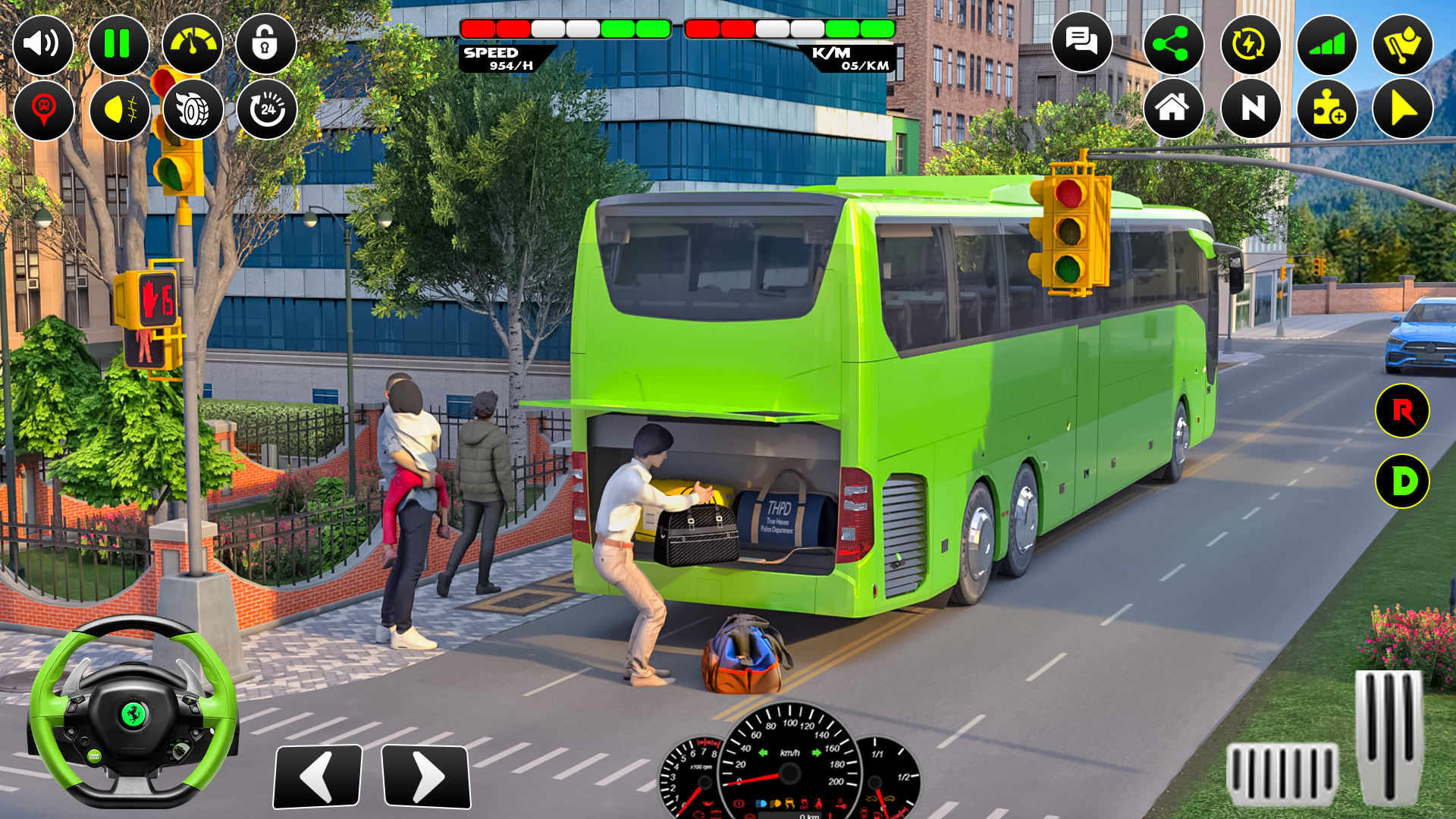The width and height of the screenshot is (1456, 819).
Task: Open the speedometer gauge icon
Action: 192,44
